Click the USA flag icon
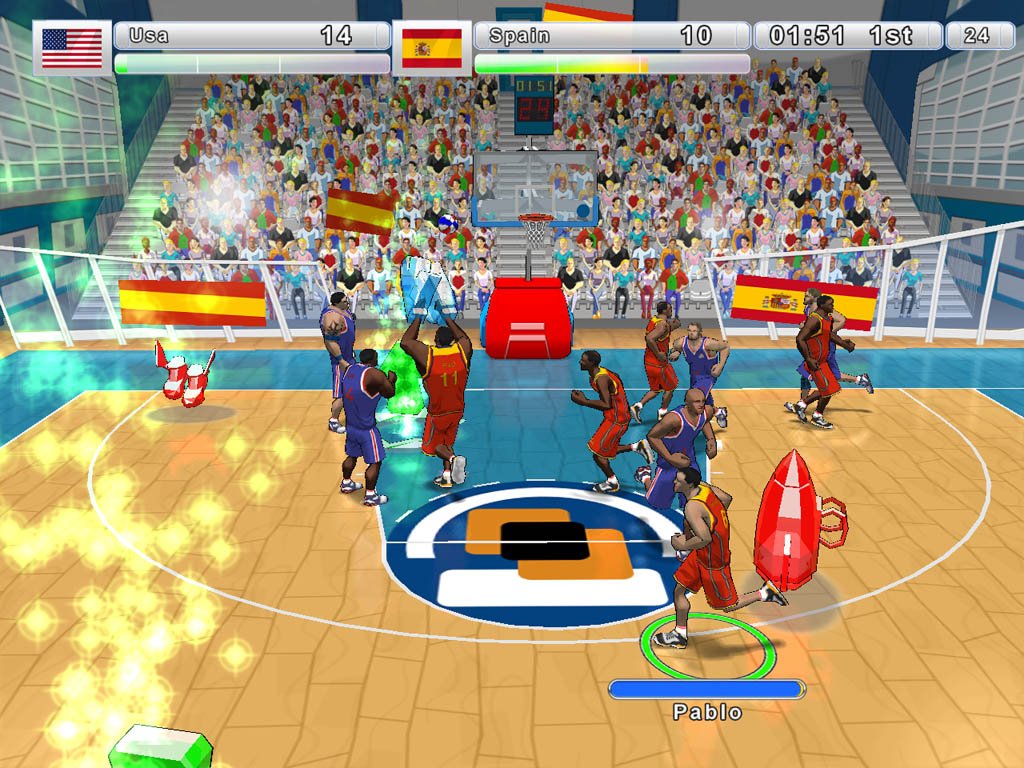 [x=72, y=47]
